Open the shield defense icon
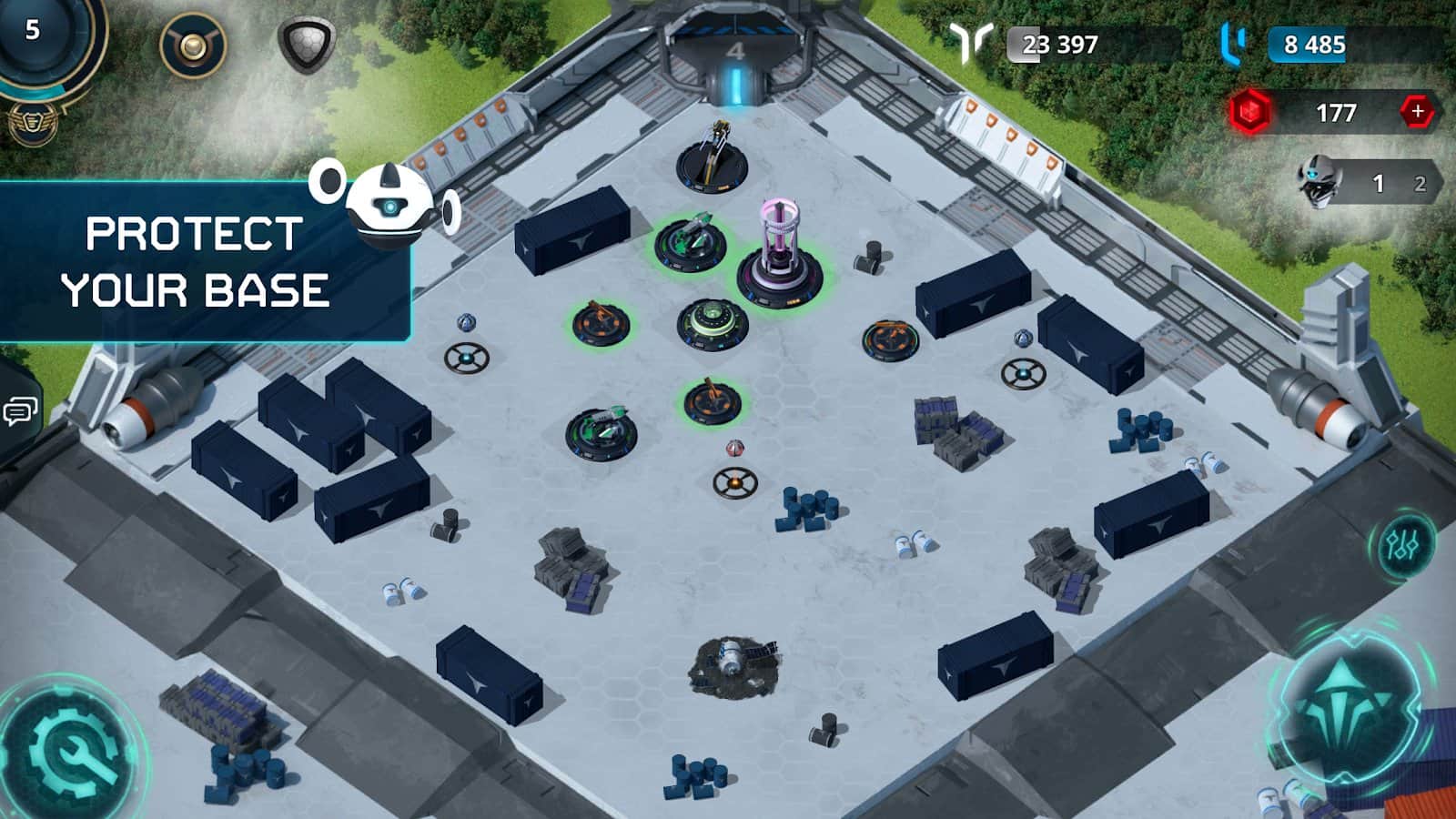The width and height of the screenshot is (1456, 819). pos(306,44)
